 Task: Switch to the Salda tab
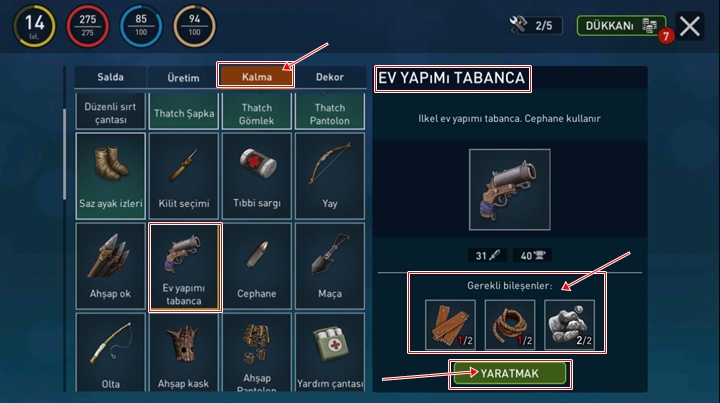pos(110,77)
